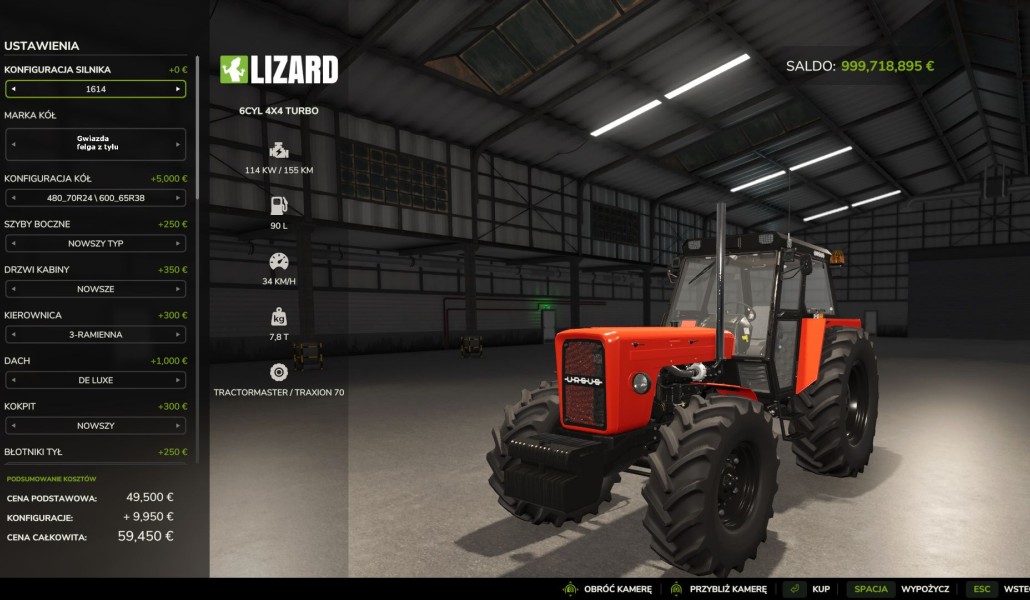Pick next Kierownica steering wheel option
Screen dimensions: 1030x600
(178, 335)
